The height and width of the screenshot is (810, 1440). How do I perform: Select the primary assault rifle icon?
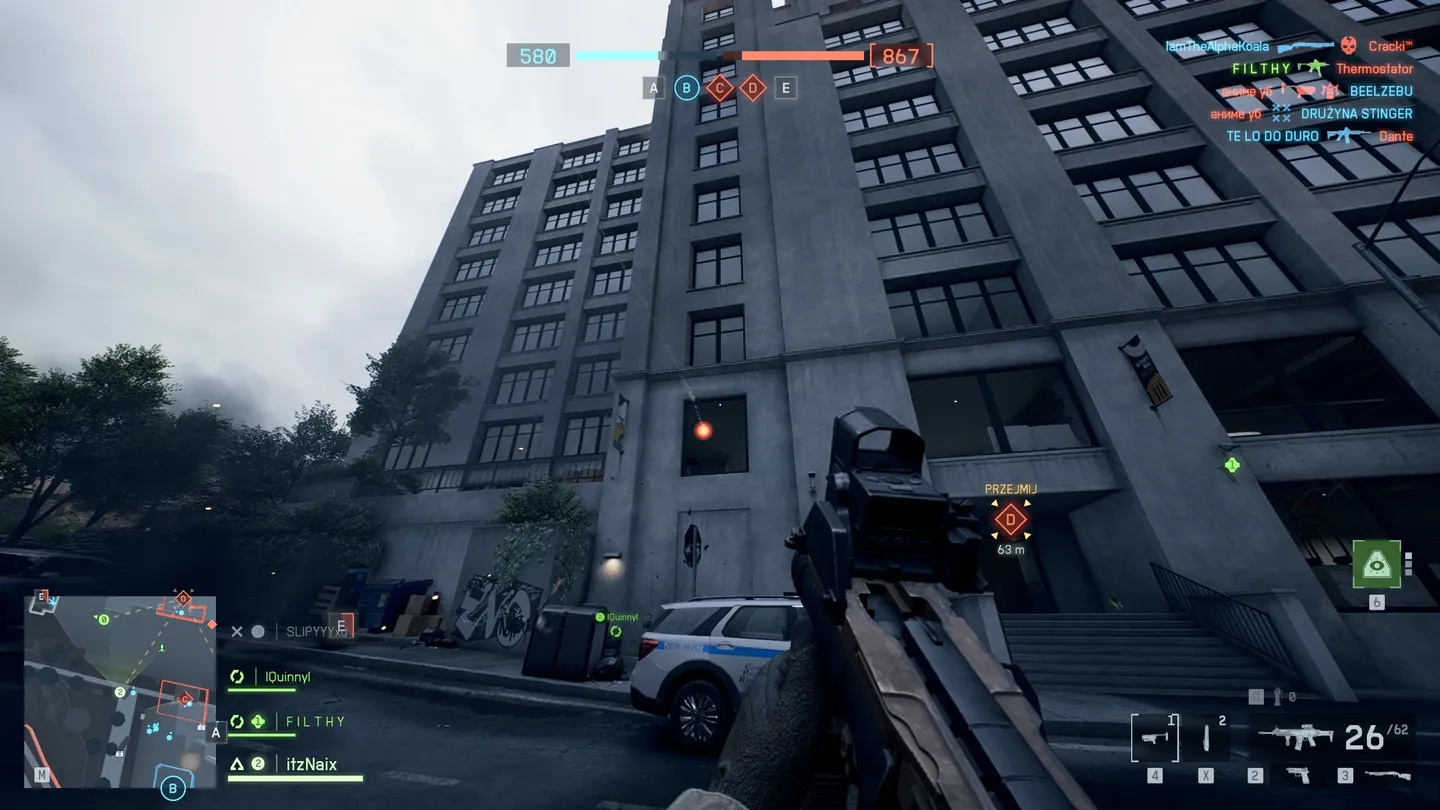pos(1295,738)
